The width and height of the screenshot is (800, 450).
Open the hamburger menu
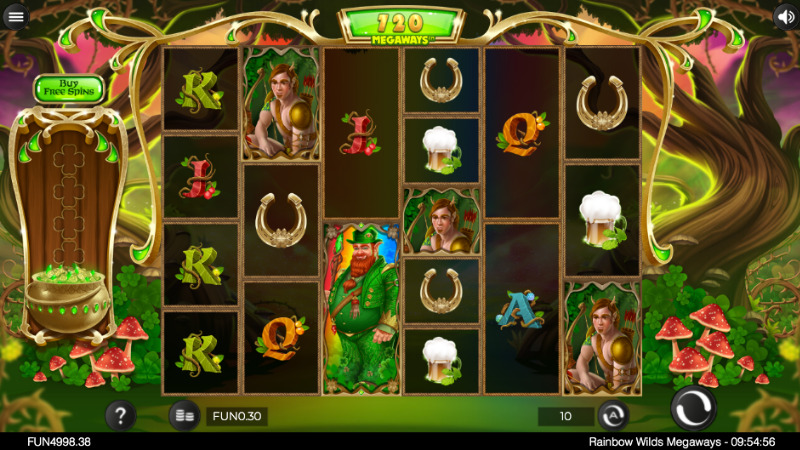click(x=15, y=16)
